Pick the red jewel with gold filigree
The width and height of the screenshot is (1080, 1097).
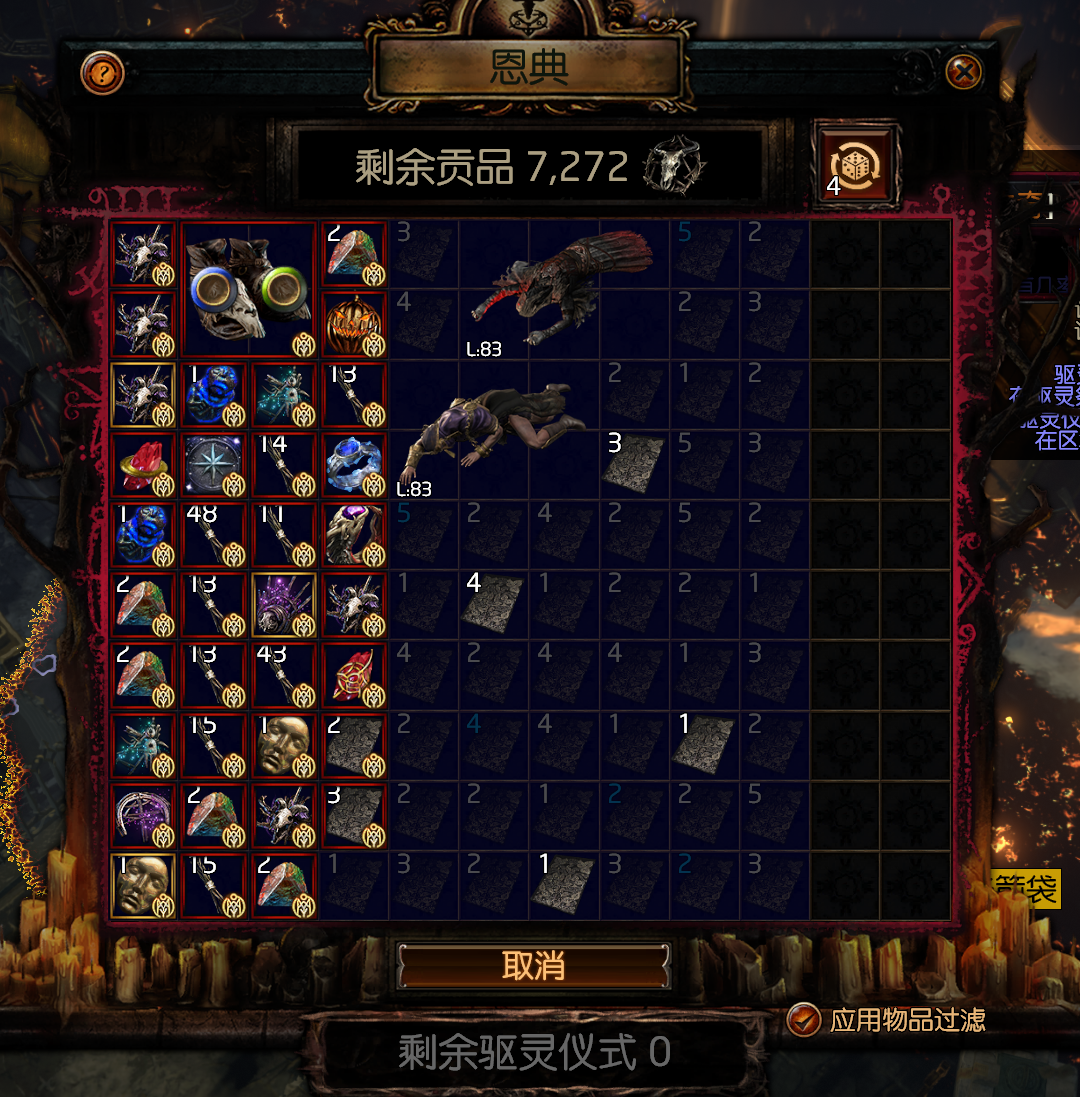354,675
